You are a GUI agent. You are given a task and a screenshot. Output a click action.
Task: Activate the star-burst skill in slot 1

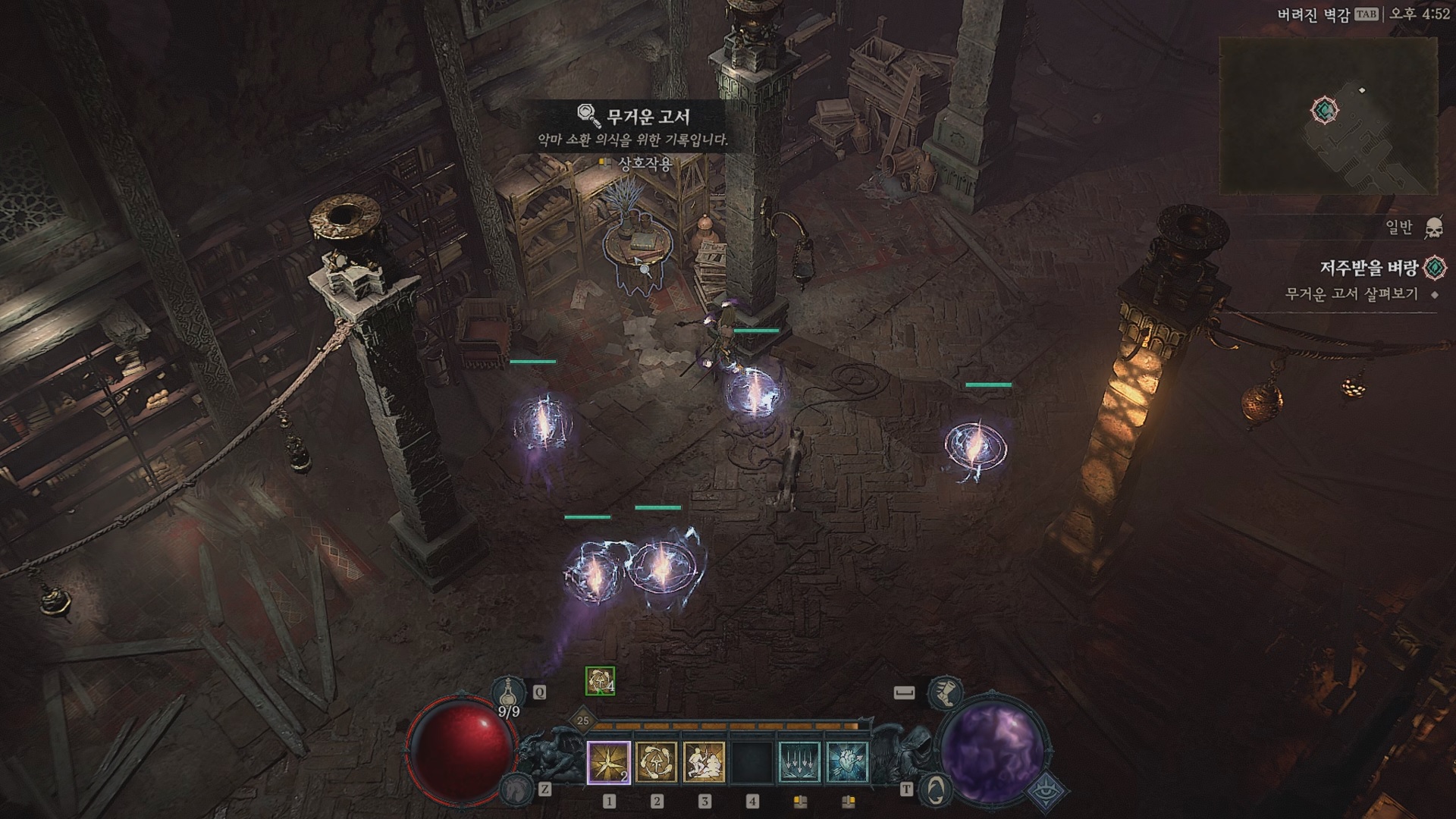click(609, 762)
